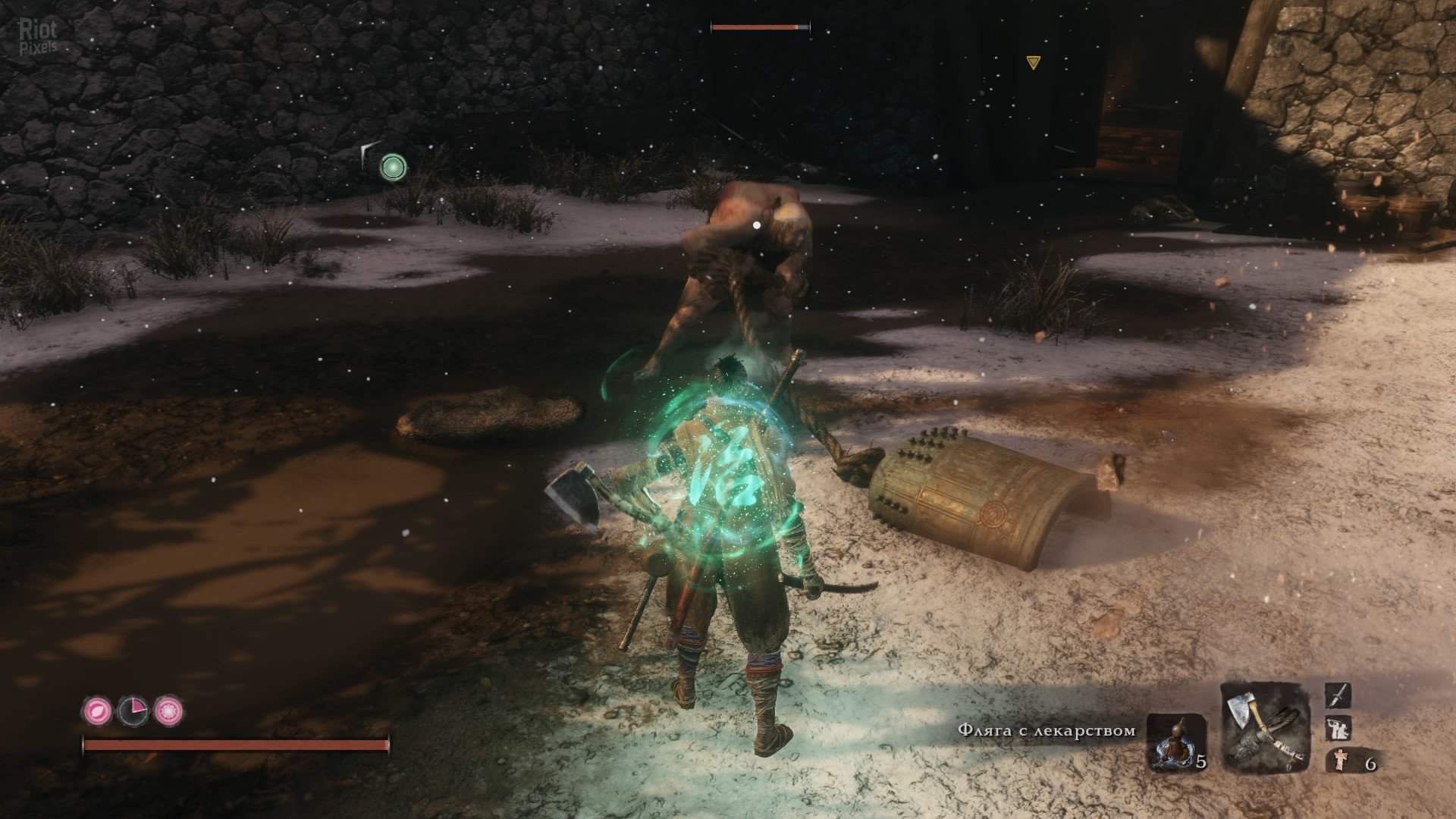This screenshot has width=1456, height=819.
Task: Choose the combat art icon with two figures
Action: [x=1337, y=730]
